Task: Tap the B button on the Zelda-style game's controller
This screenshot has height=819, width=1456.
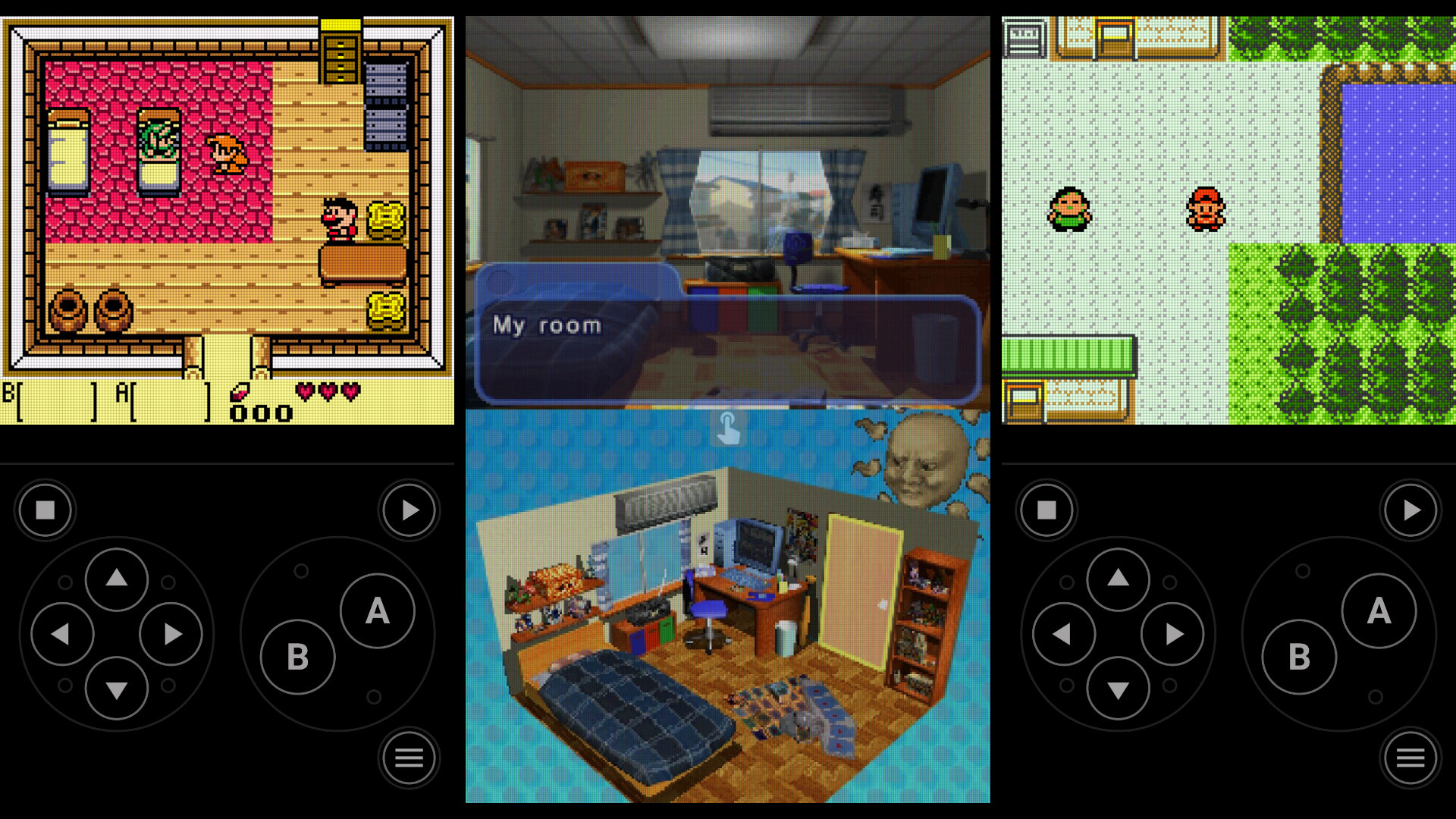Action: (297, 657)
